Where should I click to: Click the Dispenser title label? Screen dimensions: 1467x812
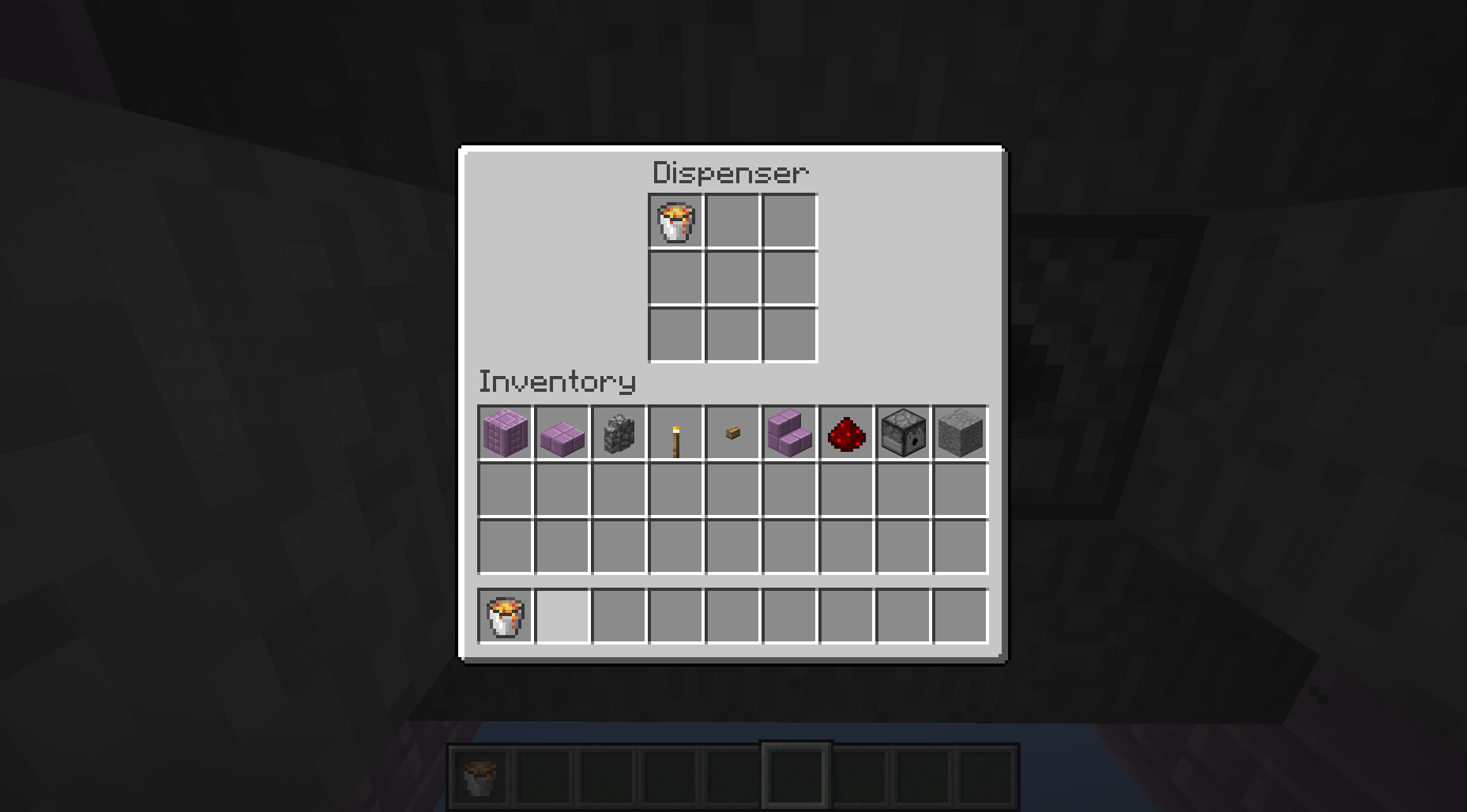point(729,171)
